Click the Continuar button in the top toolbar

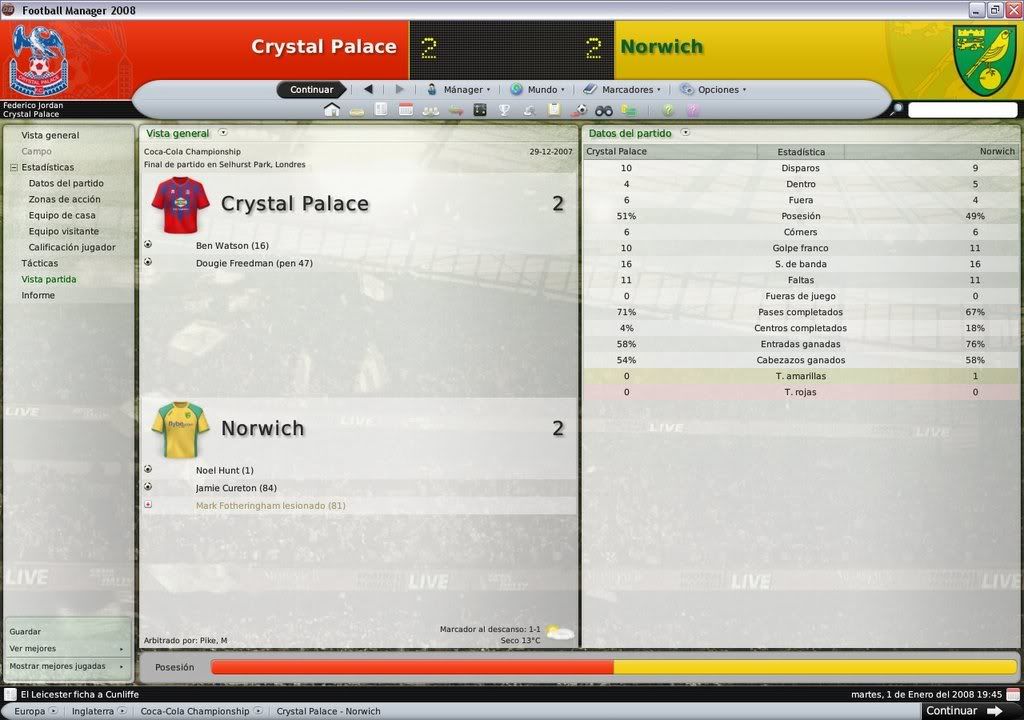(x=311, y=90)
